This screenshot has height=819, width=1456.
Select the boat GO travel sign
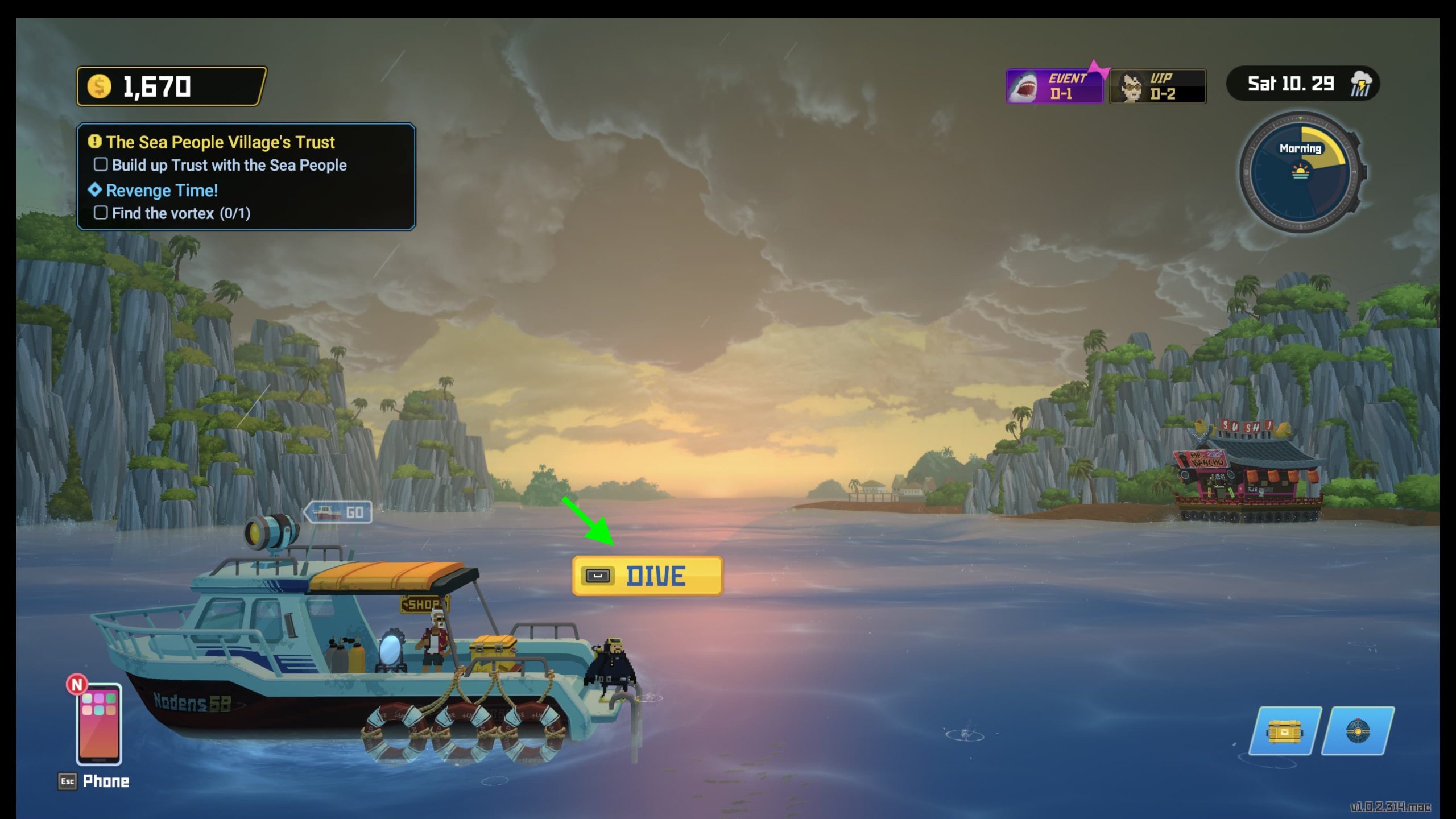pyautogui.click(x=339, y=512)
